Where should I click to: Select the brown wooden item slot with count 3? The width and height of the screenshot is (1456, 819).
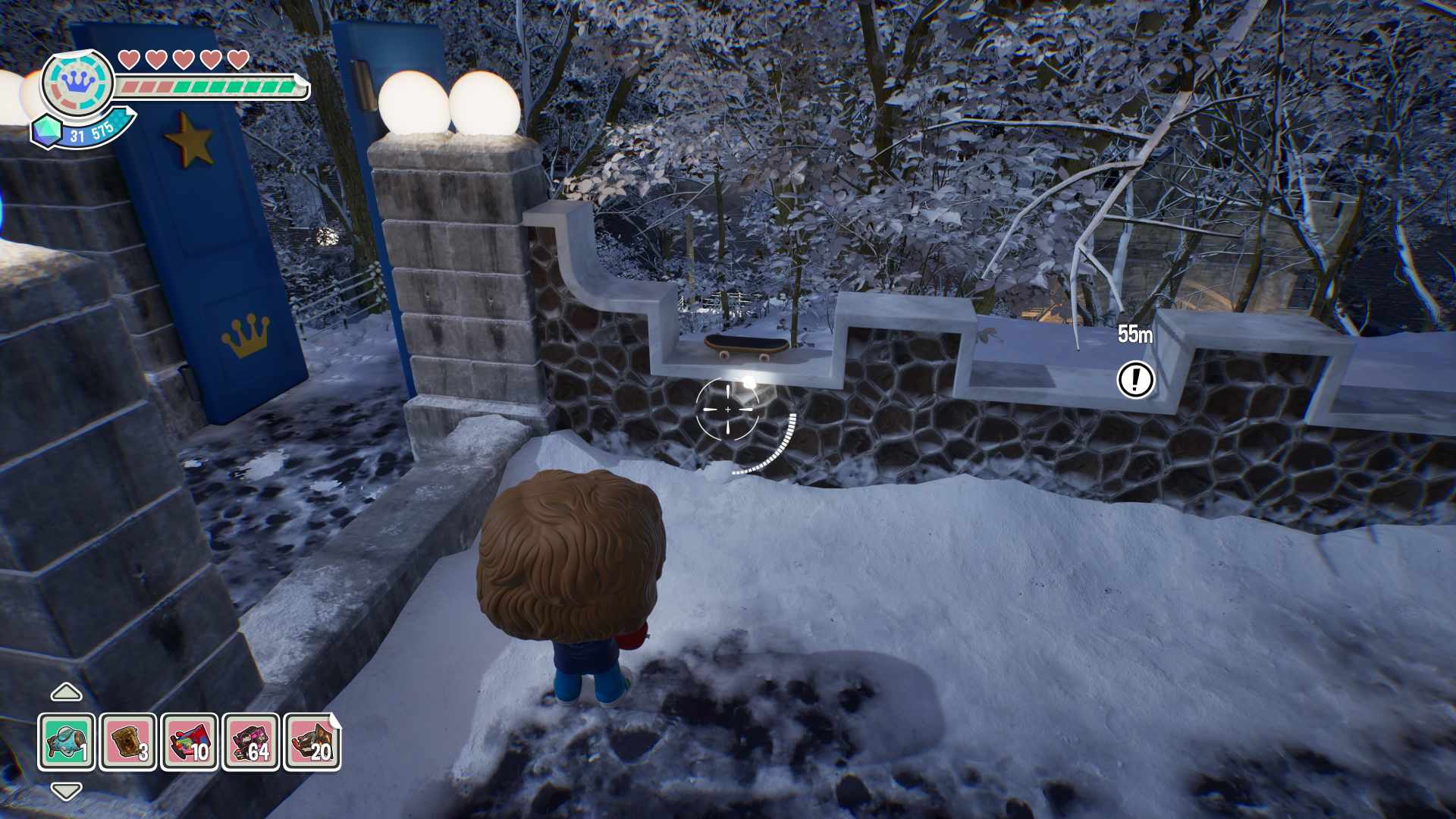point(128,742)
